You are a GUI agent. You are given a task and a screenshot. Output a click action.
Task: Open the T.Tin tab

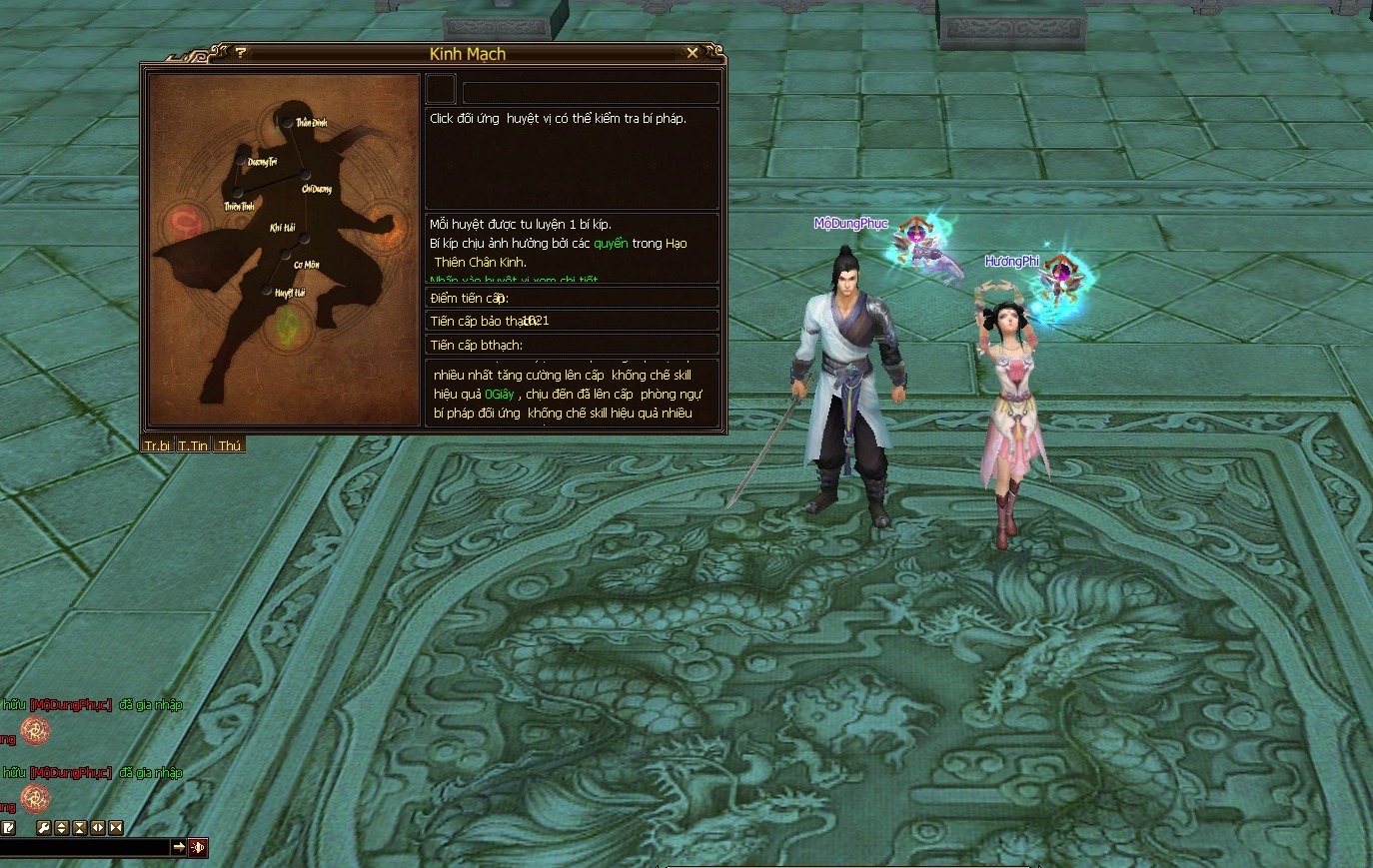tap(193, 445)
